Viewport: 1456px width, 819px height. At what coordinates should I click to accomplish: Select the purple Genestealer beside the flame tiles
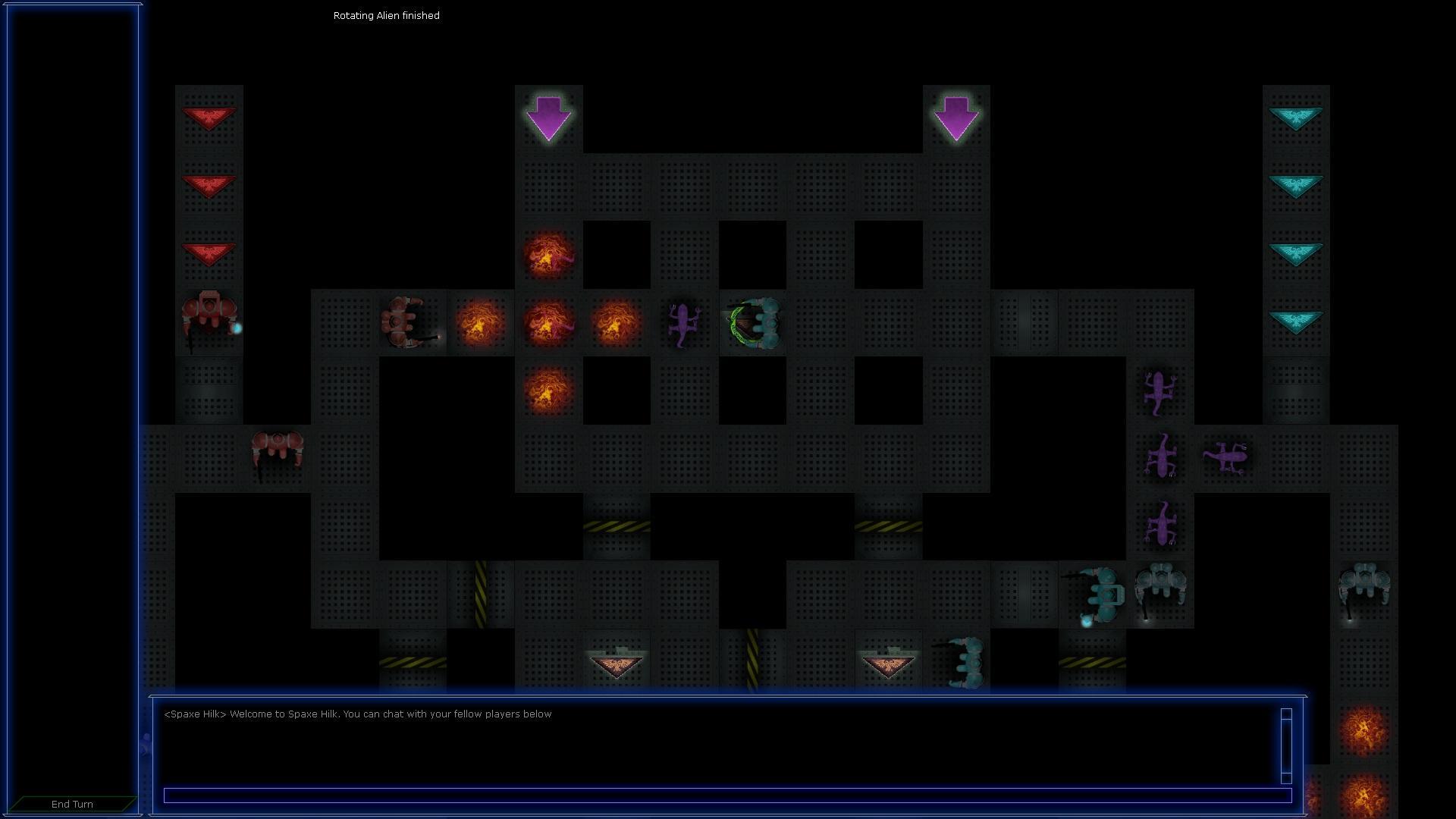click(682, 322)
